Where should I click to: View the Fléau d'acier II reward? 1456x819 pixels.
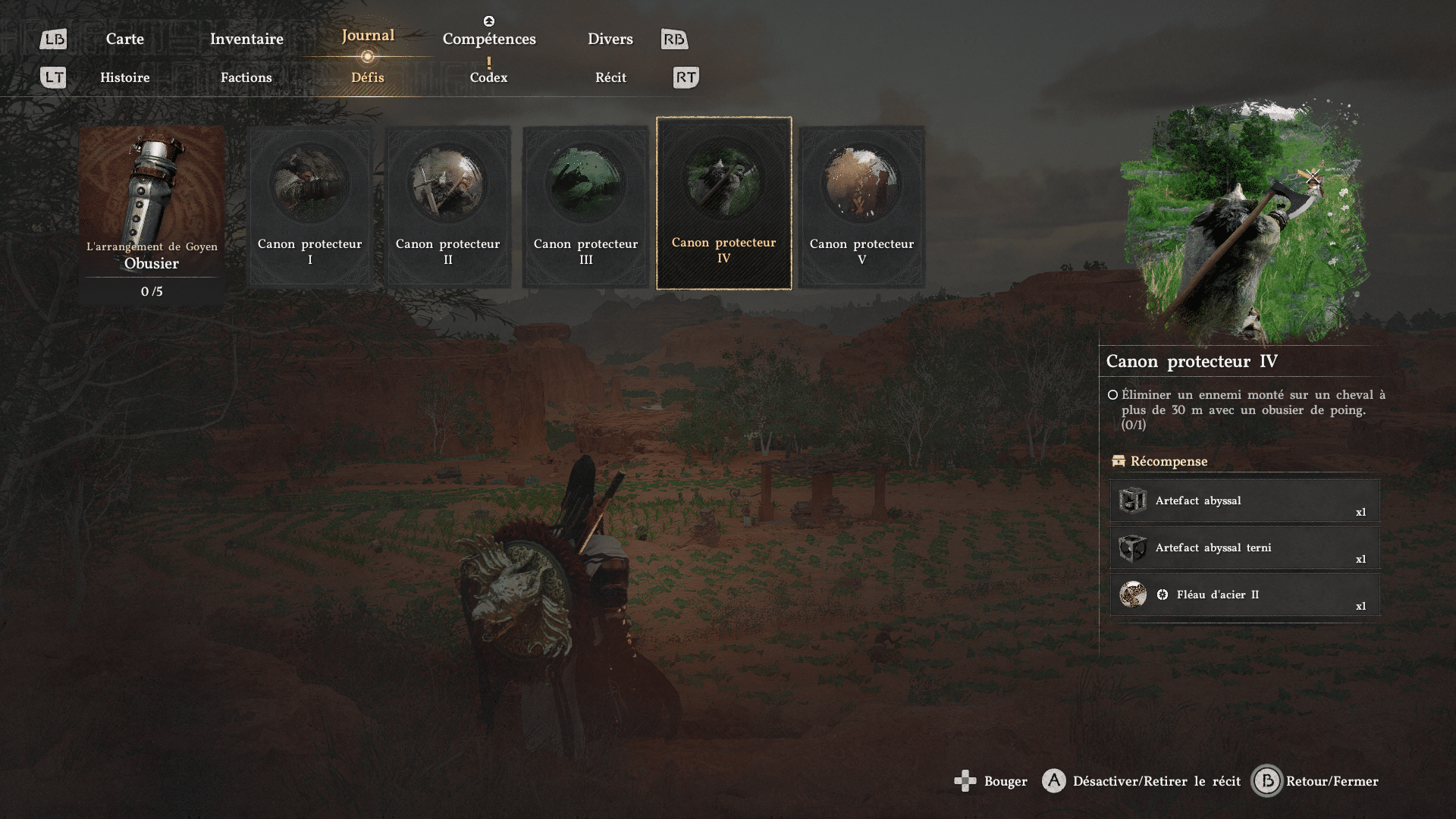(x=1244, y=595)
